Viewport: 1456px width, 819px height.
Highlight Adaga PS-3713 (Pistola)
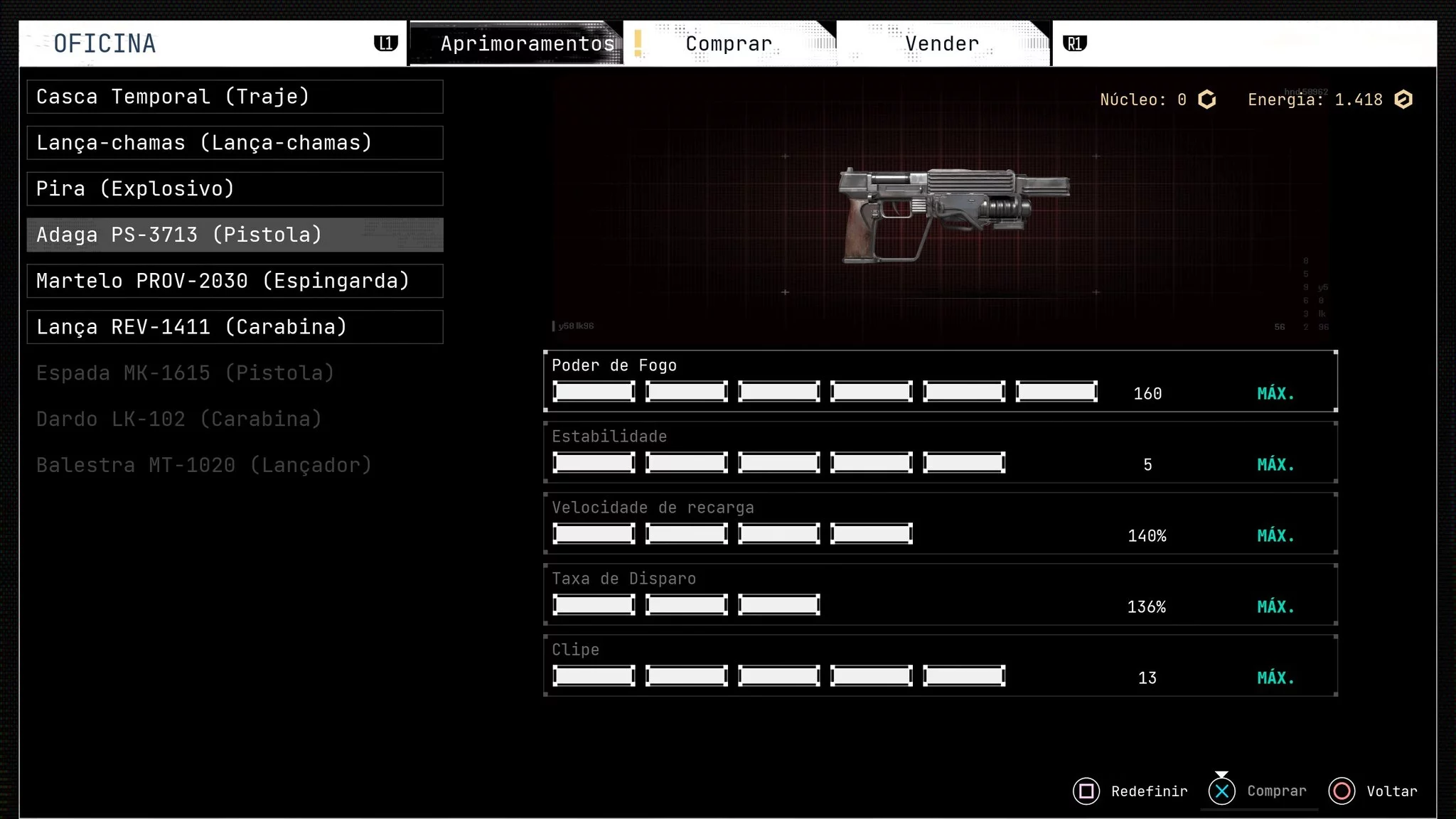[235, 235]
